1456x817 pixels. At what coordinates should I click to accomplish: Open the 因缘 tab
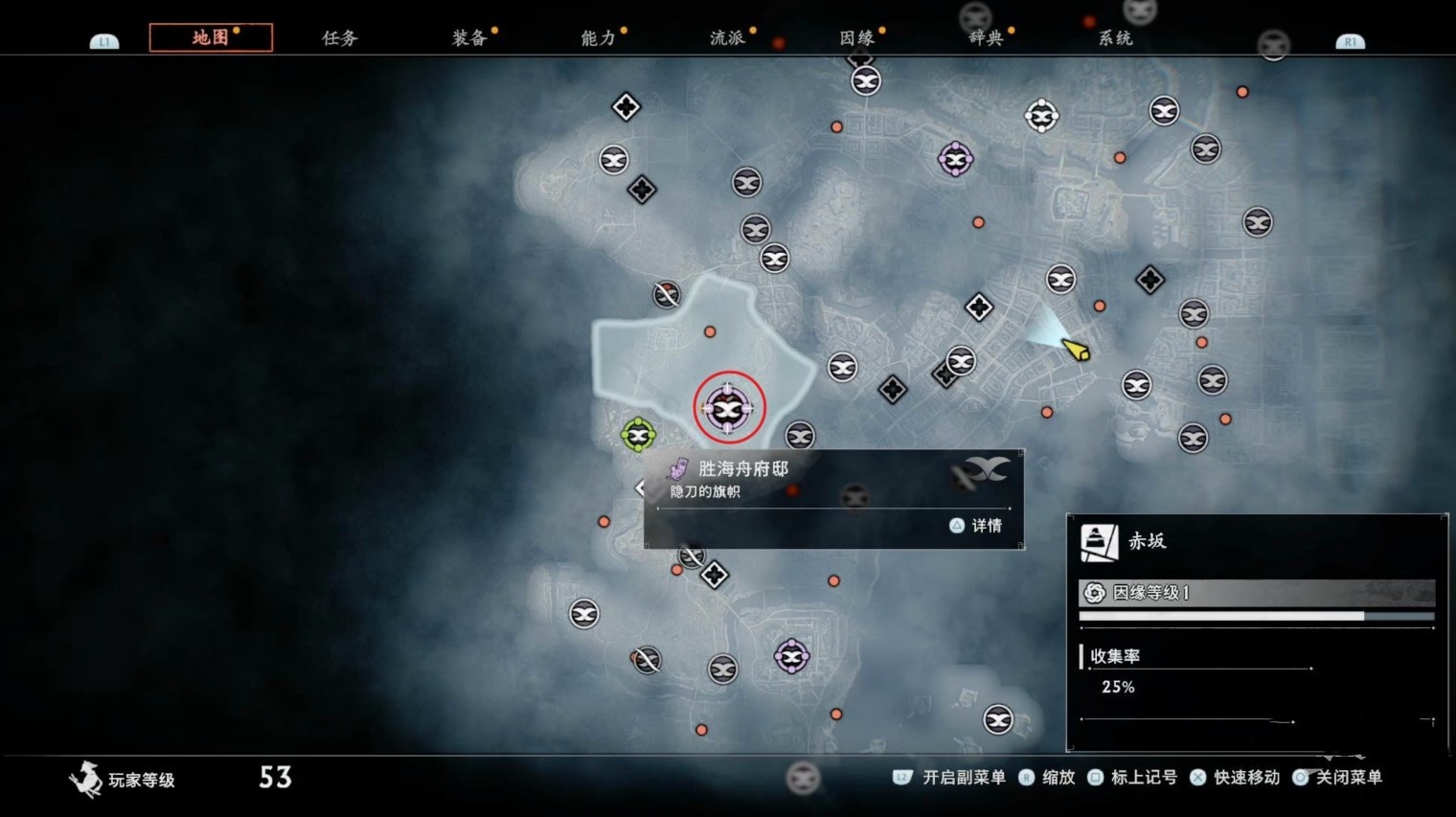tap(856, 38)
